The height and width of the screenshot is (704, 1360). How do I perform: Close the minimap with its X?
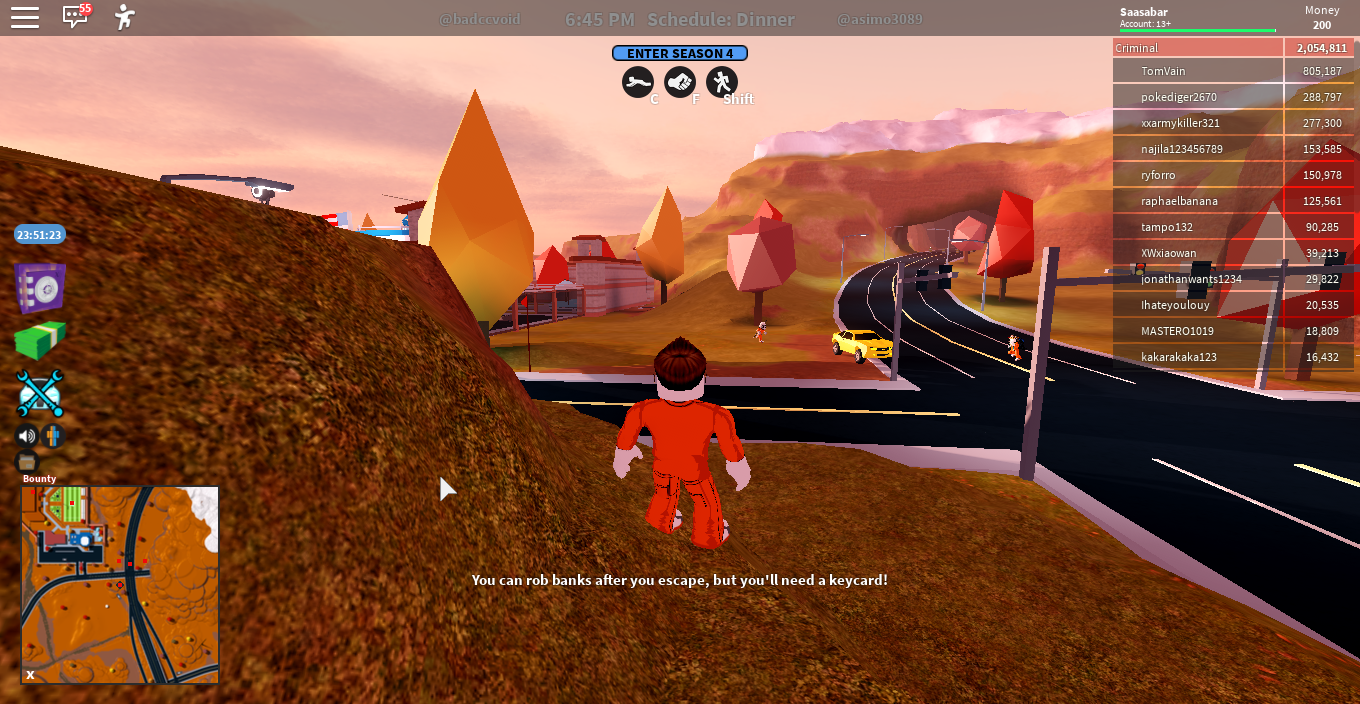(x=30, y=675)
